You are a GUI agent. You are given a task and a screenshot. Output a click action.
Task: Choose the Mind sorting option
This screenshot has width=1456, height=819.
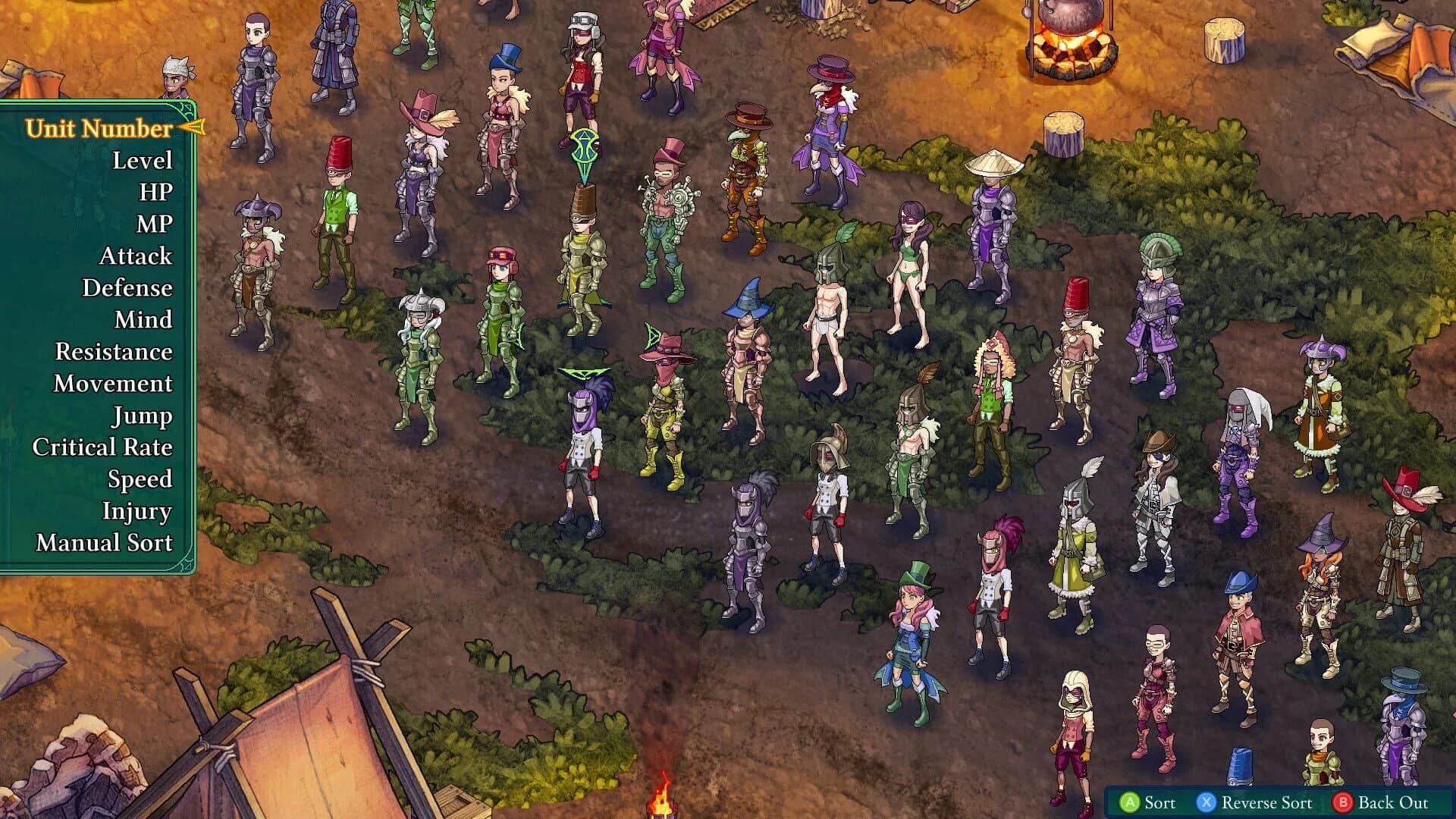[145, 320]
